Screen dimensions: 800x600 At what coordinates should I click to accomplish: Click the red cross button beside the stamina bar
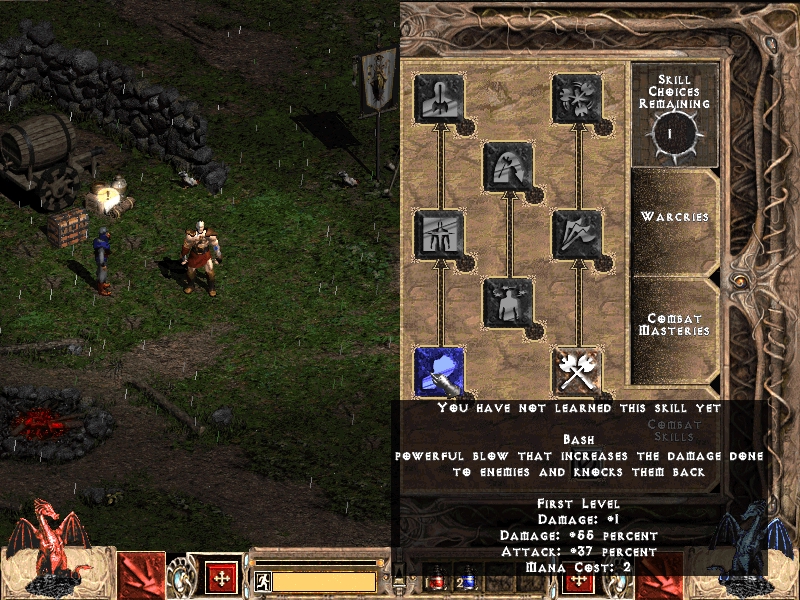[221, 579]
